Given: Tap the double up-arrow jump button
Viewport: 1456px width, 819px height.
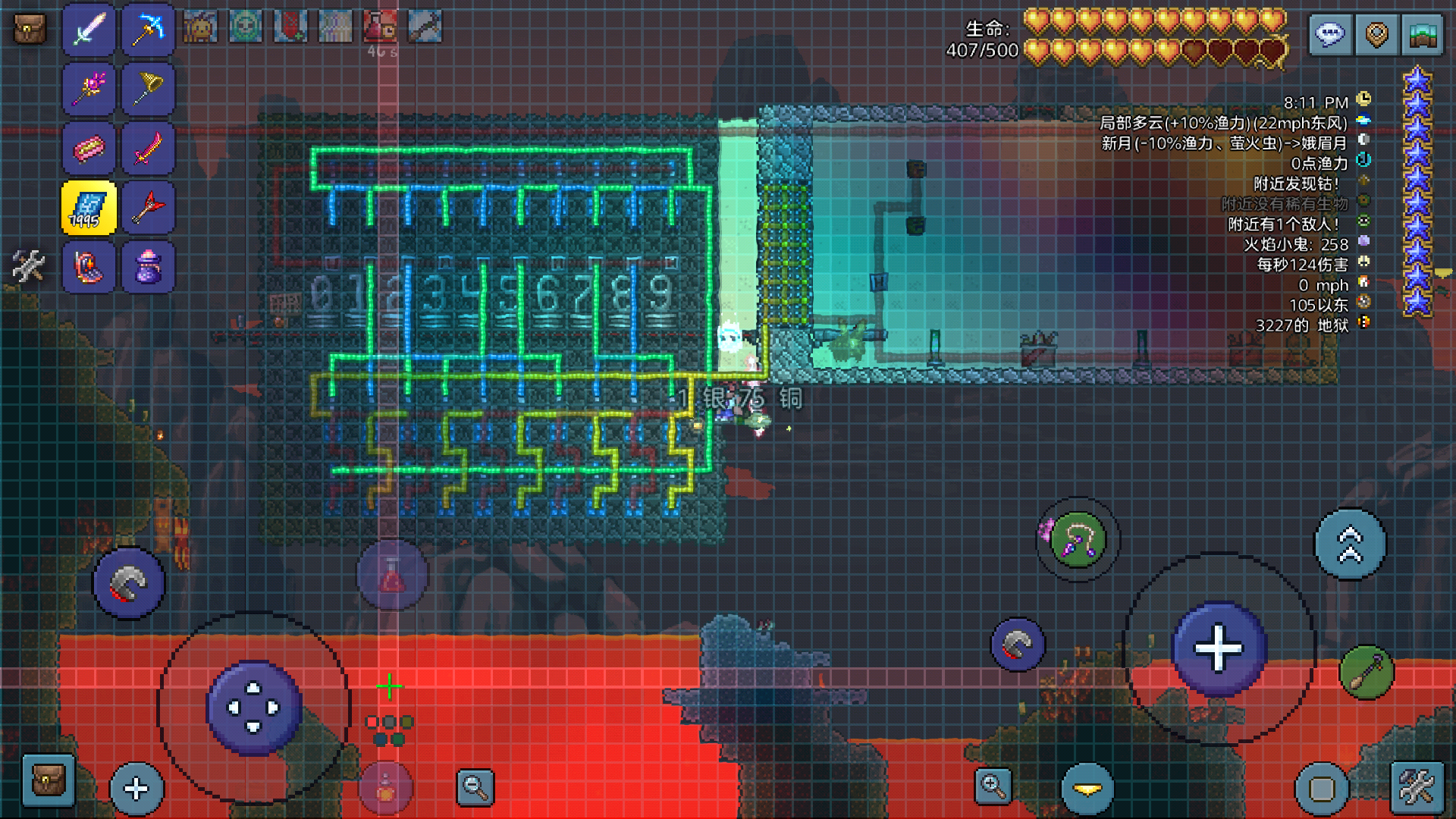Looking at the screenshot, I should click(1350, 544).
